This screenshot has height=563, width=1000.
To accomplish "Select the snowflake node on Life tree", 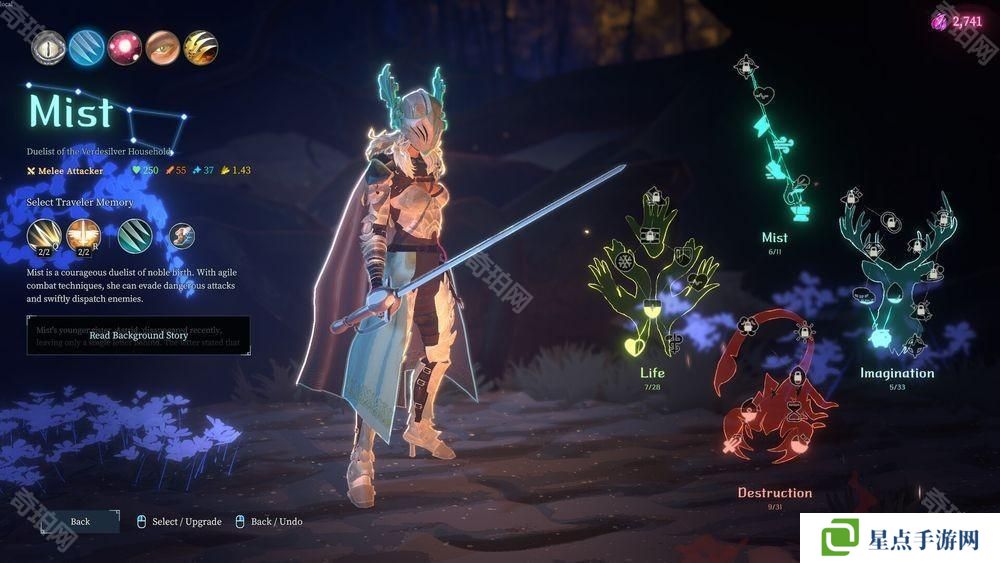I will (x=627, y=263).
